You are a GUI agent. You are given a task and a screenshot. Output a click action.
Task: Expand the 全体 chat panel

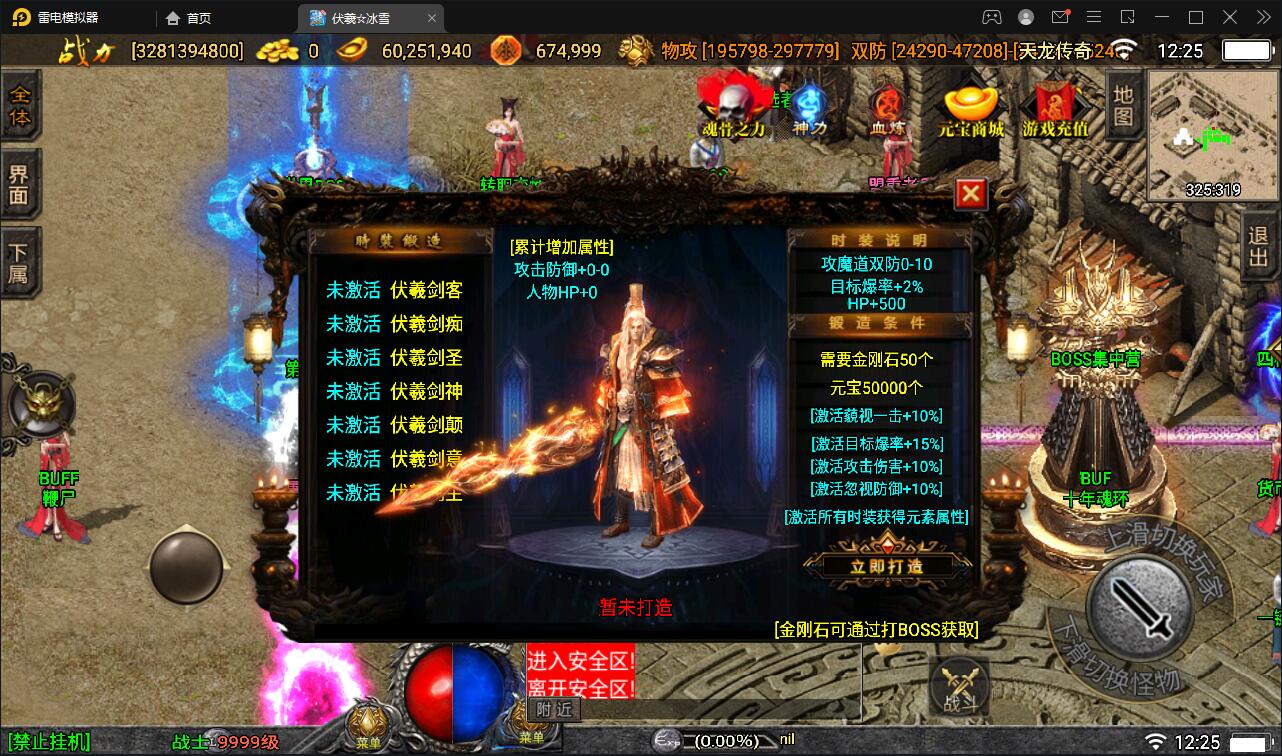click(22, 103)
